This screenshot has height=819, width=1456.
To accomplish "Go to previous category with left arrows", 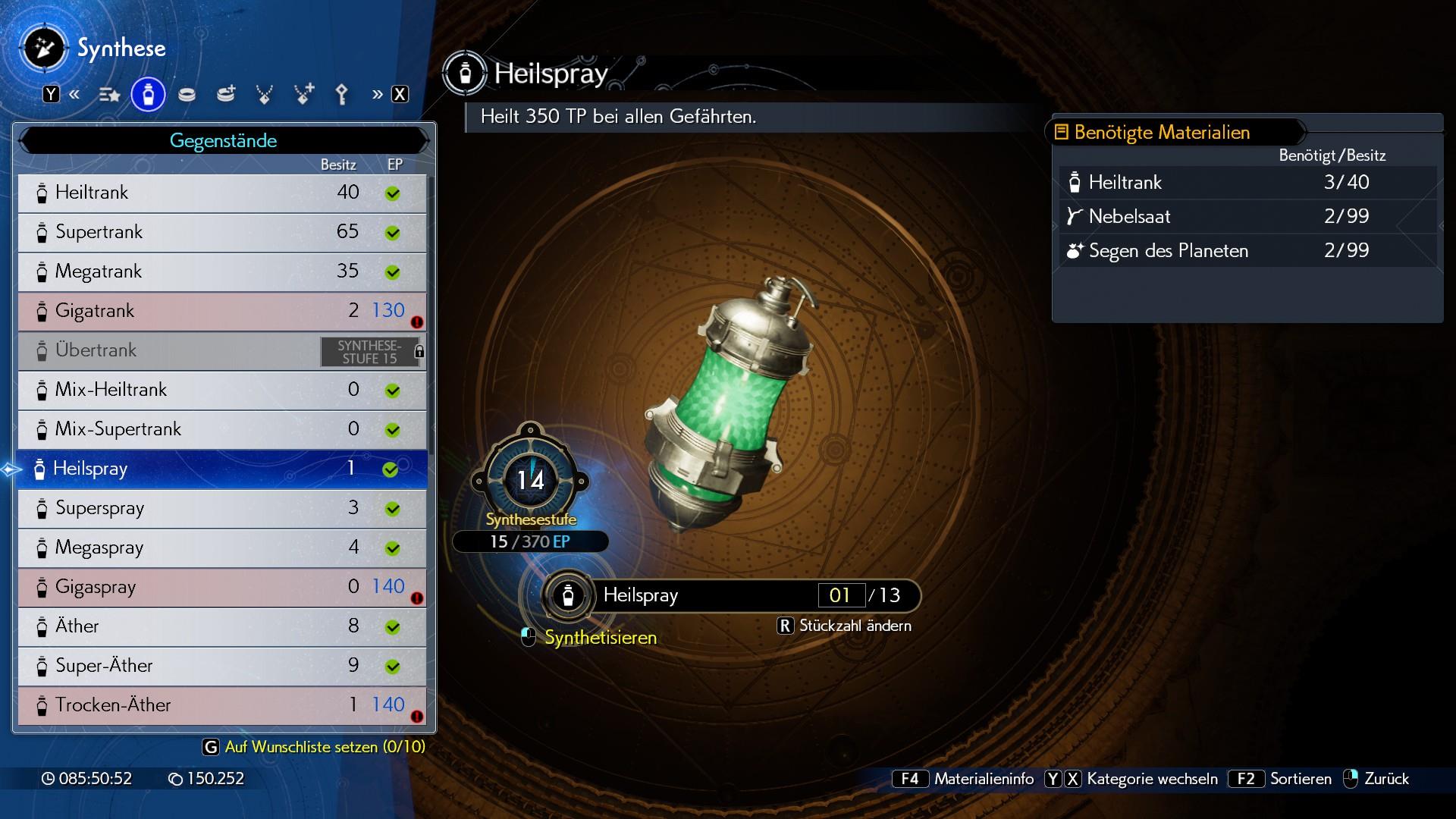I will pos(74,95).
